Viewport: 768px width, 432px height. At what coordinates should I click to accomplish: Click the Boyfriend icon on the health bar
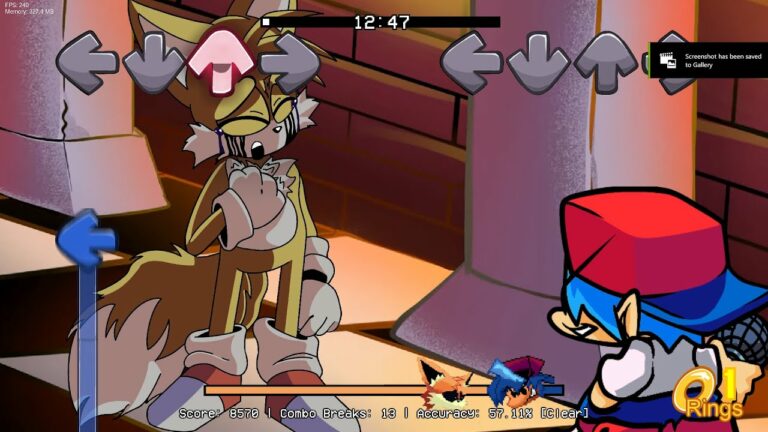coord(515,384)
